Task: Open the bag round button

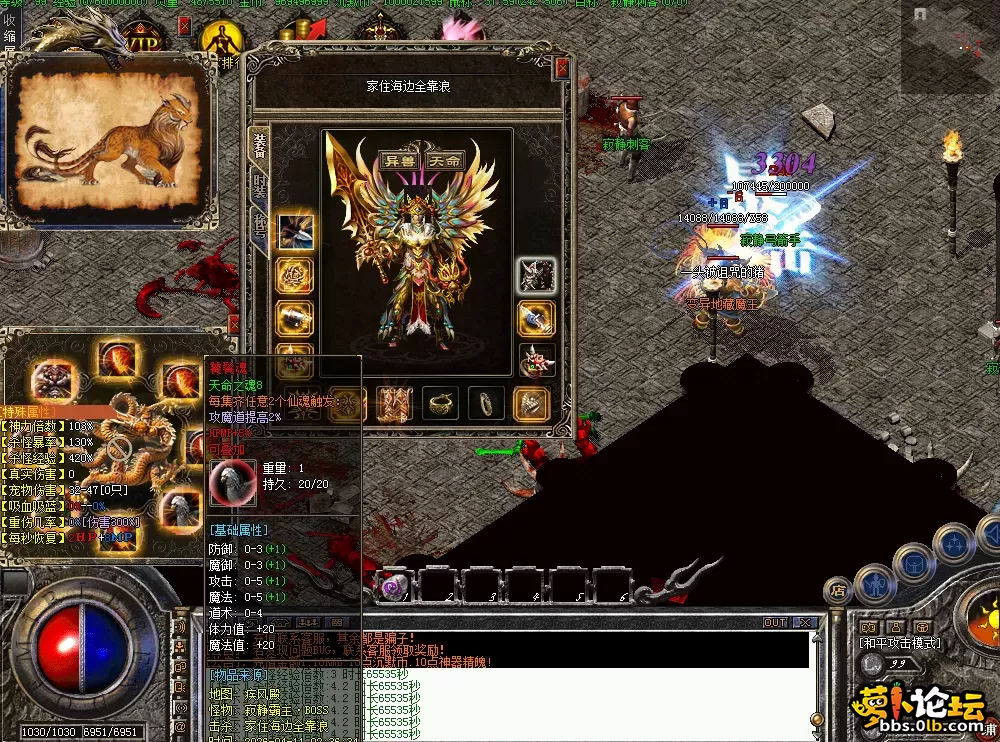Action: (x=914, y=562)
